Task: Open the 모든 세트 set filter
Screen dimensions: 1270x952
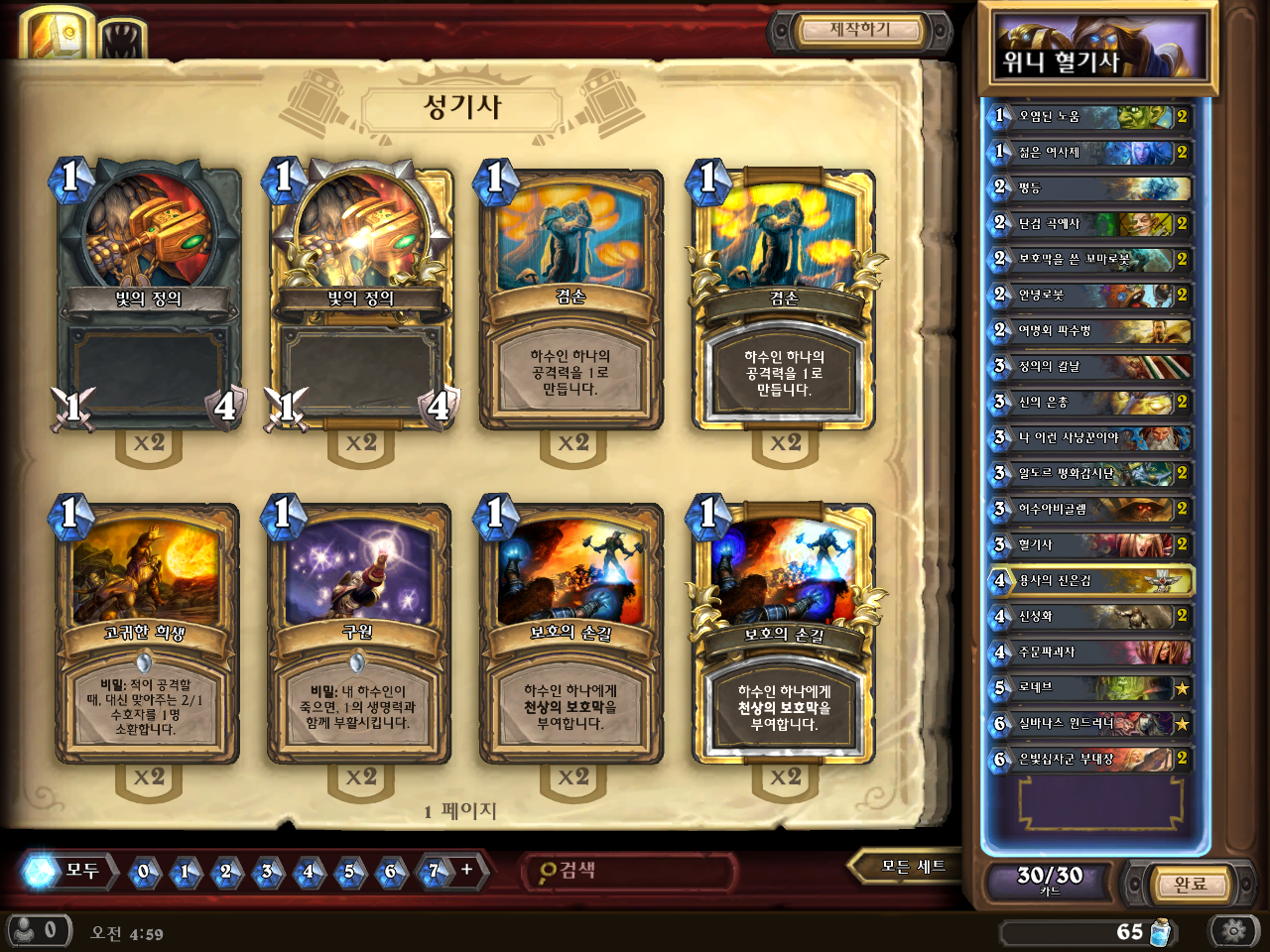Action: (913, 868)
